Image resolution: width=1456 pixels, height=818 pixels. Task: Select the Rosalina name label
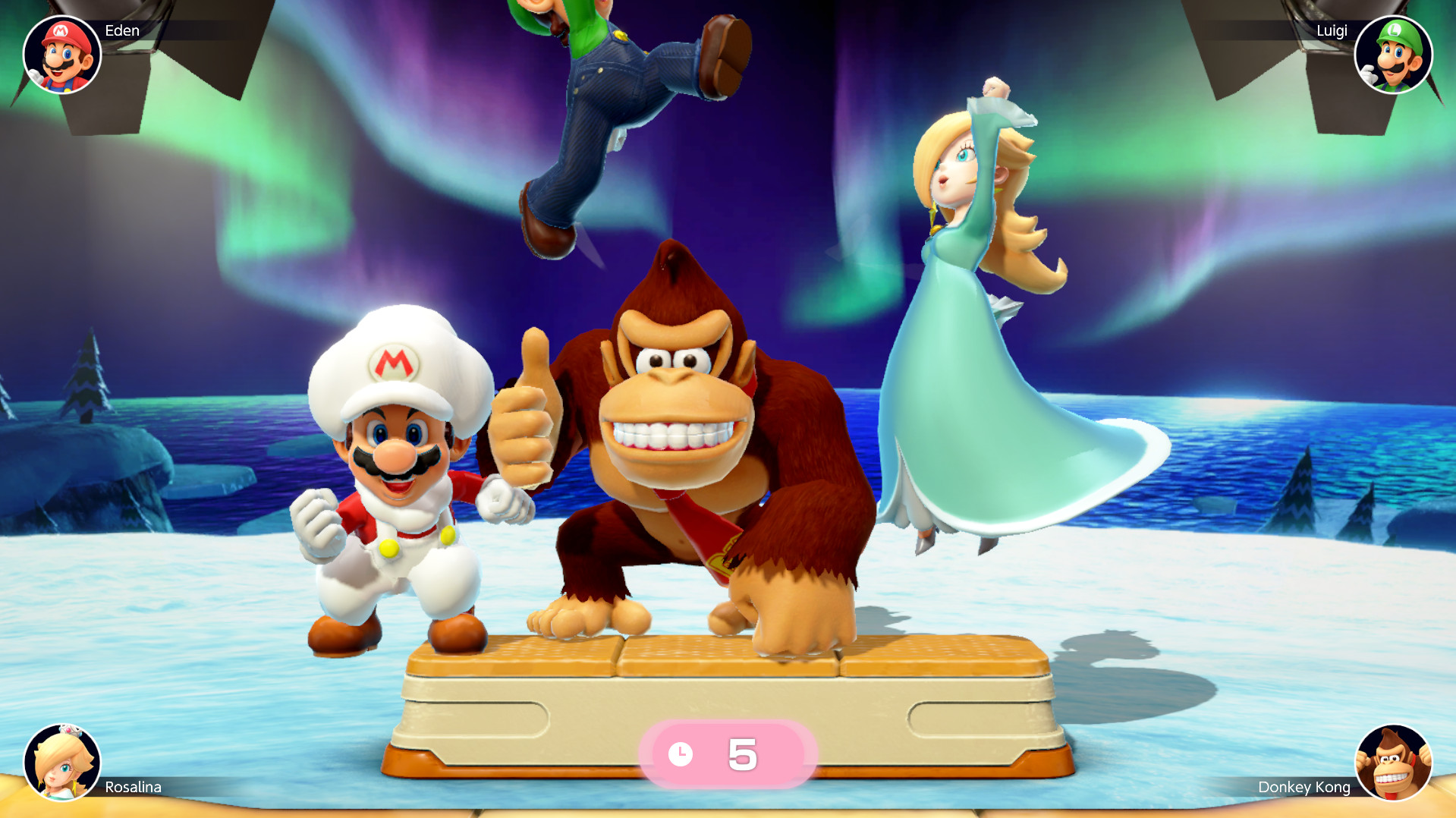pos(133,788)
